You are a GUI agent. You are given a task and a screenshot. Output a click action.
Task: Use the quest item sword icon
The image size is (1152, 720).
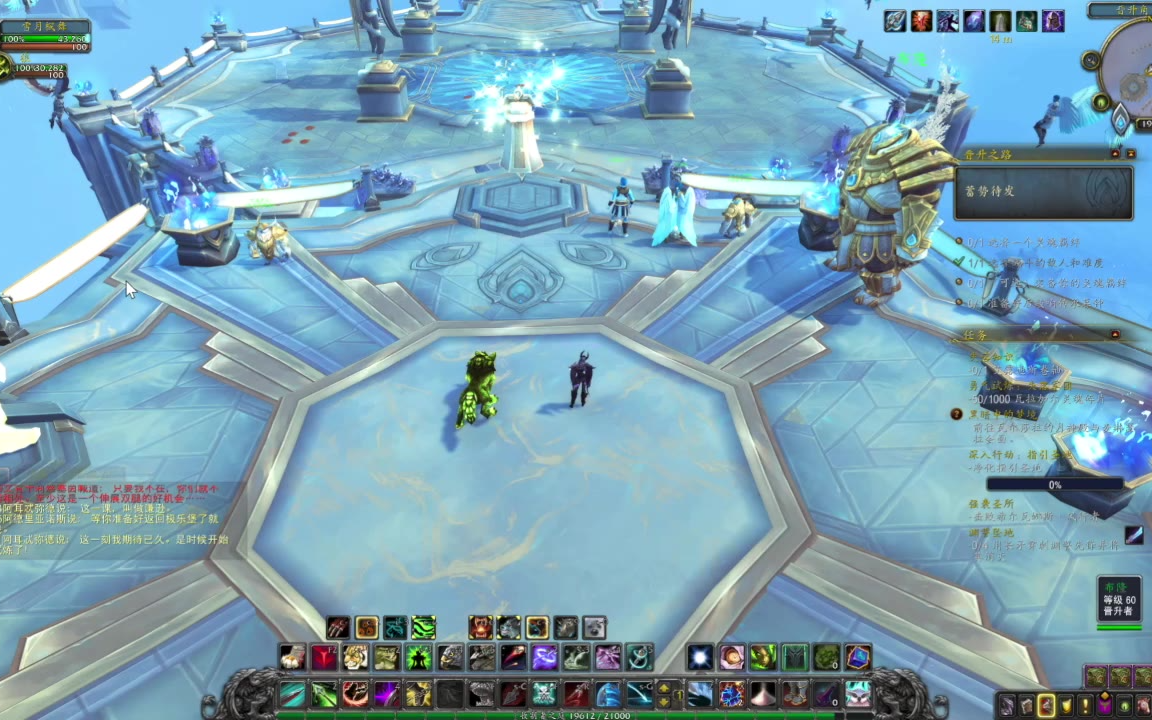(1133, 535)
